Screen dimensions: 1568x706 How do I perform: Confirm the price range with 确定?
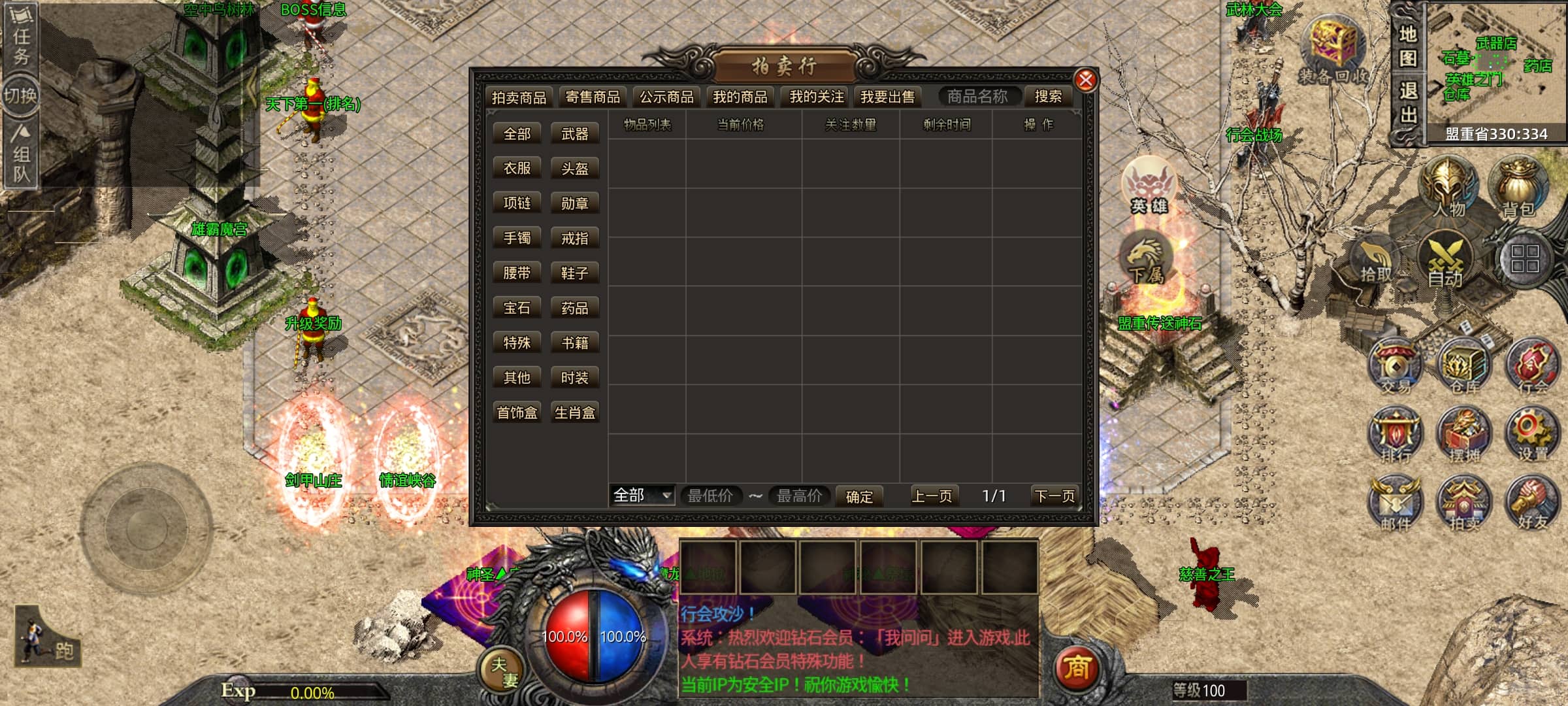858,497
